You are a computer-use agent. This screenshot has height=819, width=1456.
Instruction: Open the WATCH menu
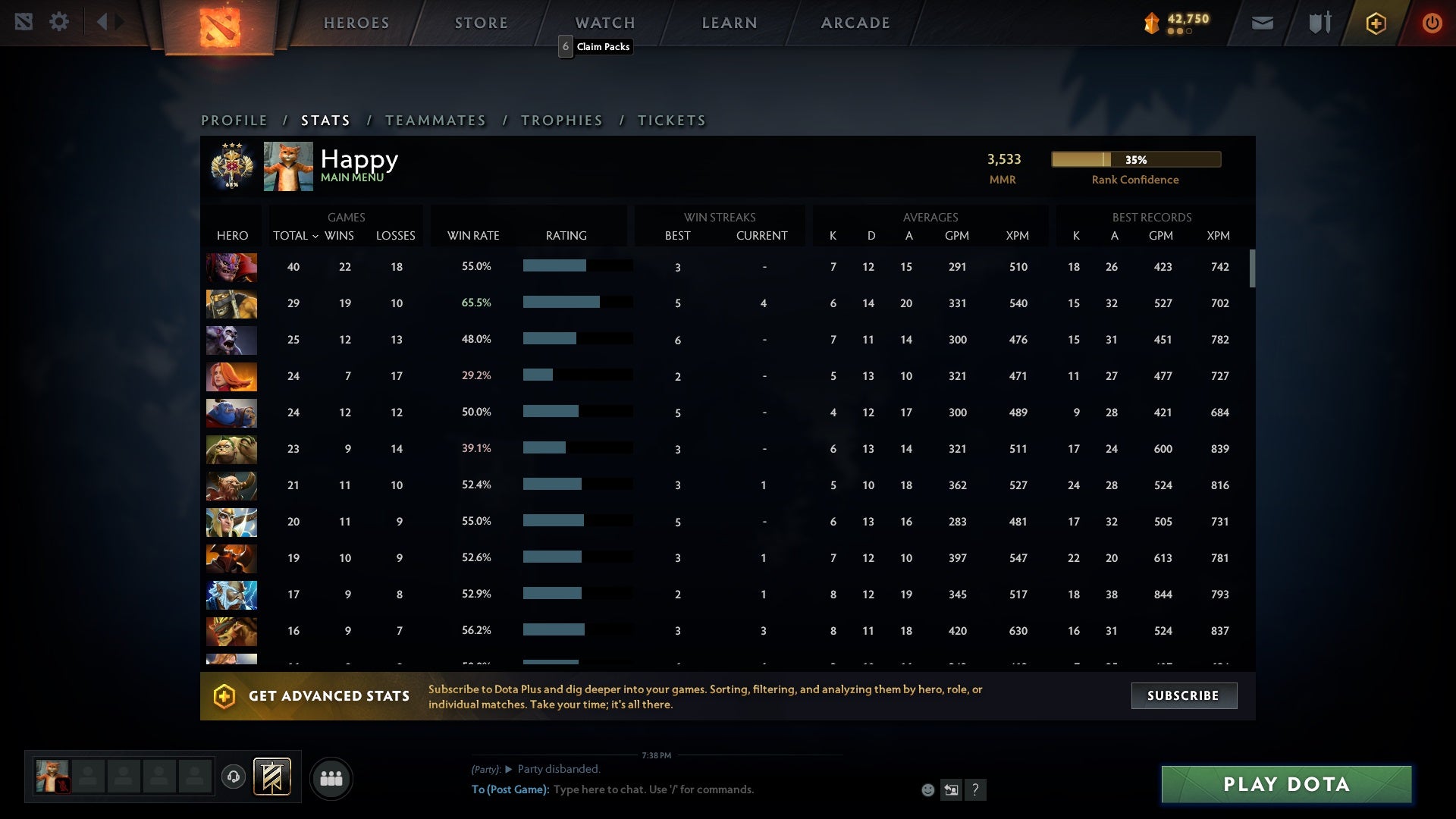pyautogui.click(x=605, y=23)
